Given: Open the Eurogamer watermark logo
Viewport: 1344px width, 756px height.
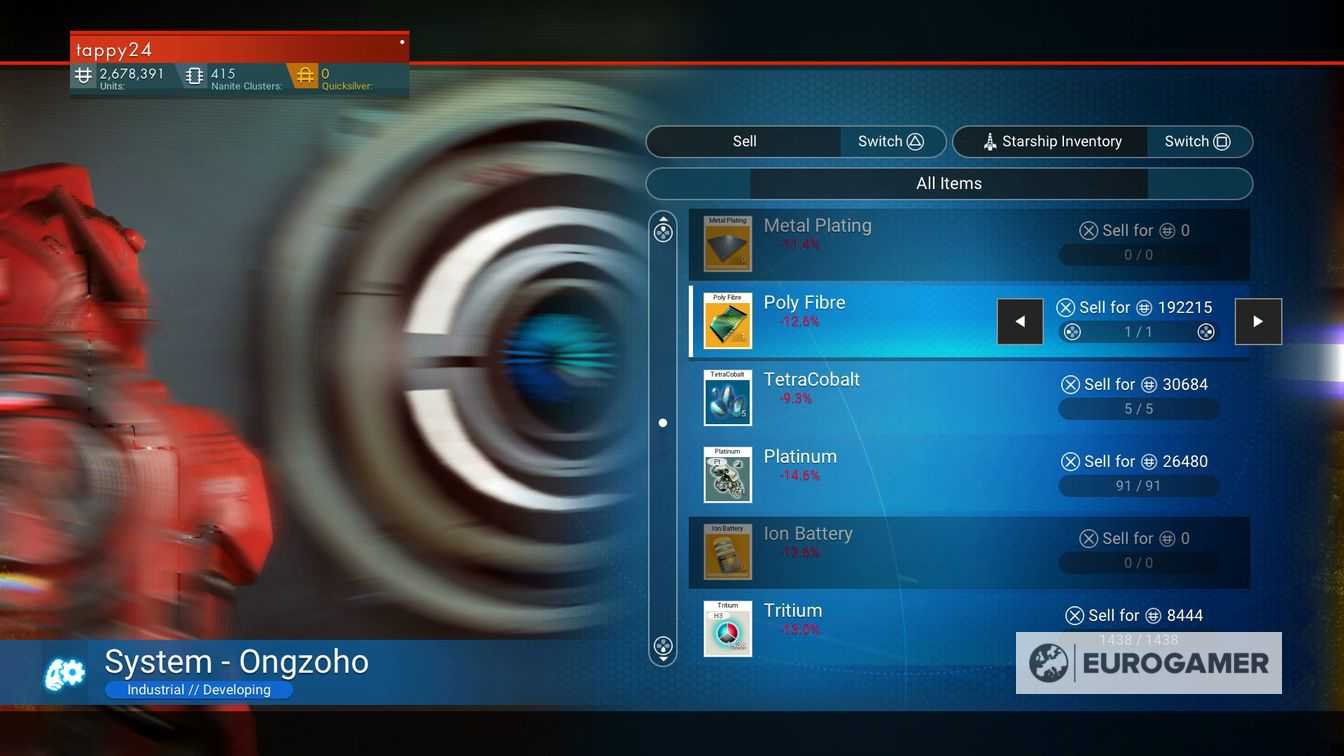Looking at the screenshot, I should click(x=1149, y=663).
